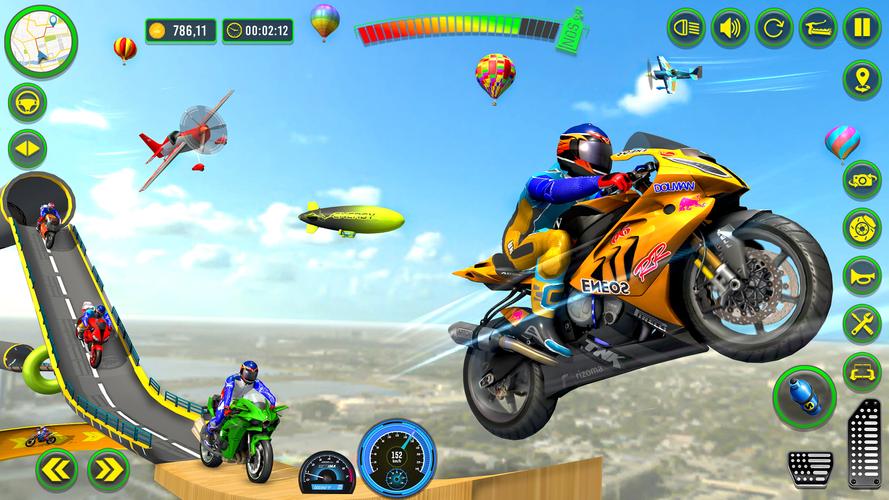Viewport: 889px width, 500px height.
Task: Sound the horn
Action: pos(862,275)
